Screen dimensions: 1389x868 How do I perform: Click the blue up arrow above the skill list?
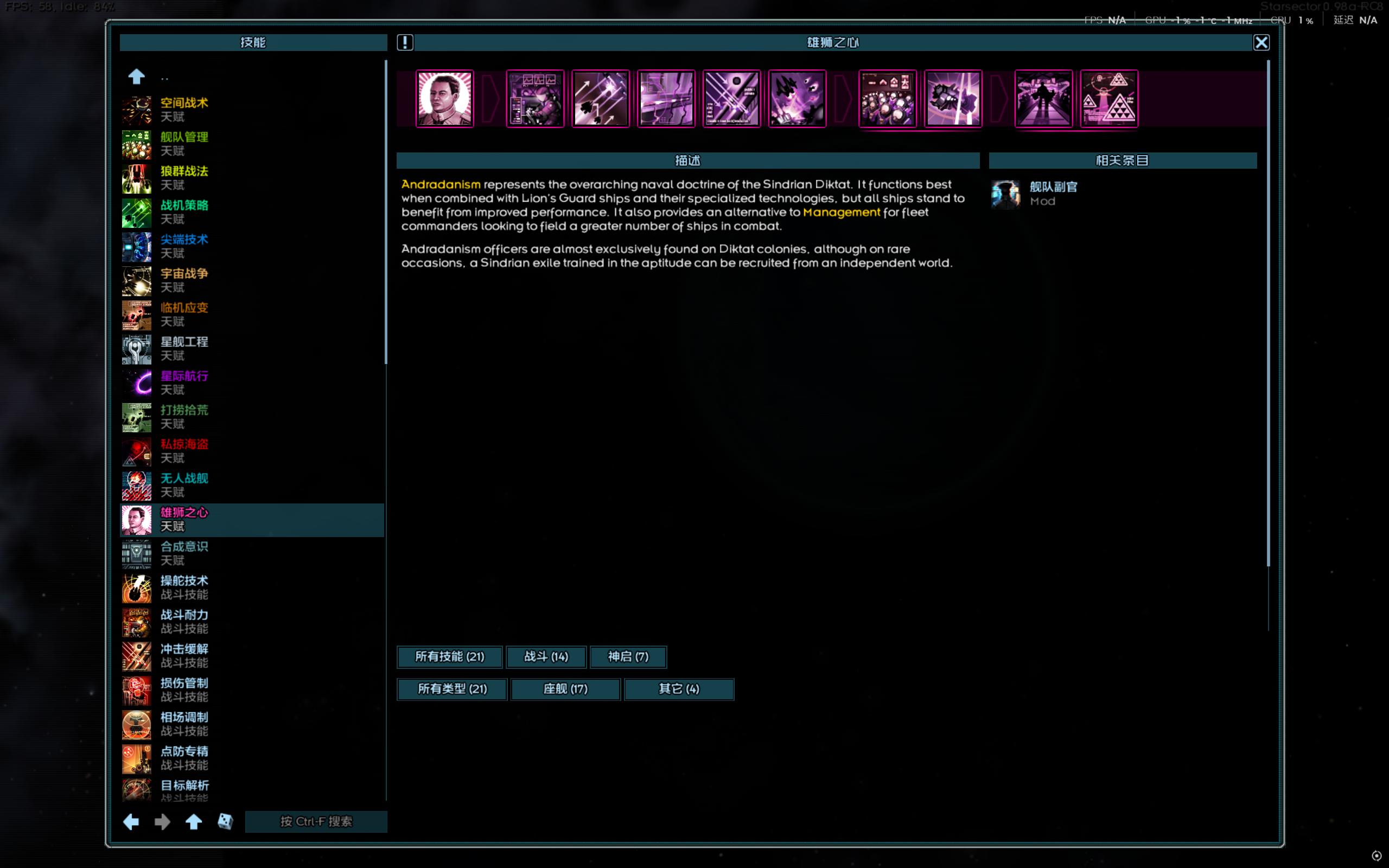pyautogui.click(x=136, y=76)
